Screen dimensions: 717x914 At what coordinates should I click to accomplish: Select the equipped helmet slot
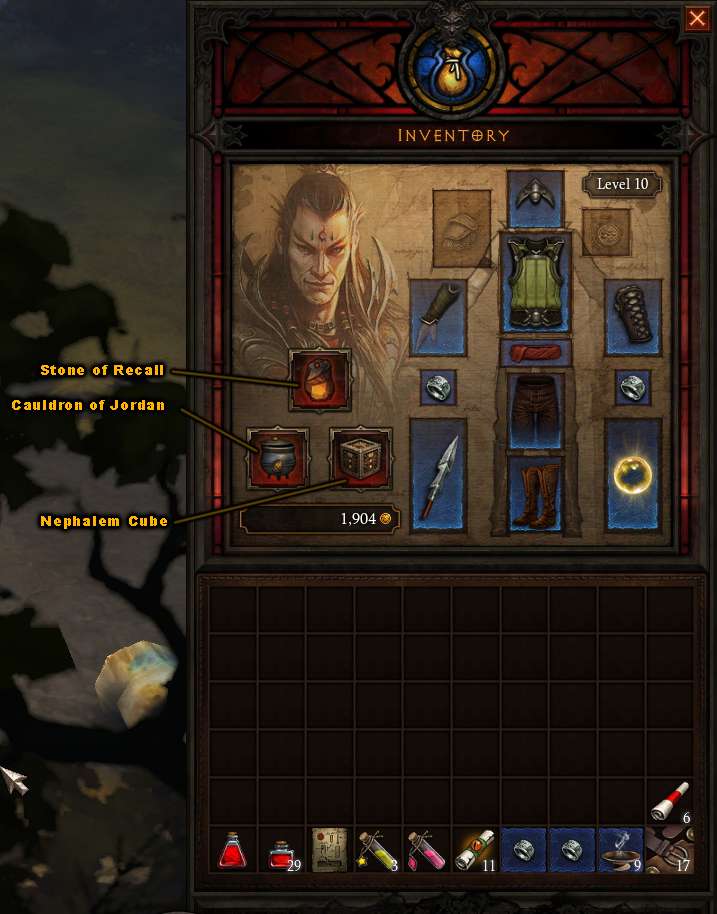[535, 198]
